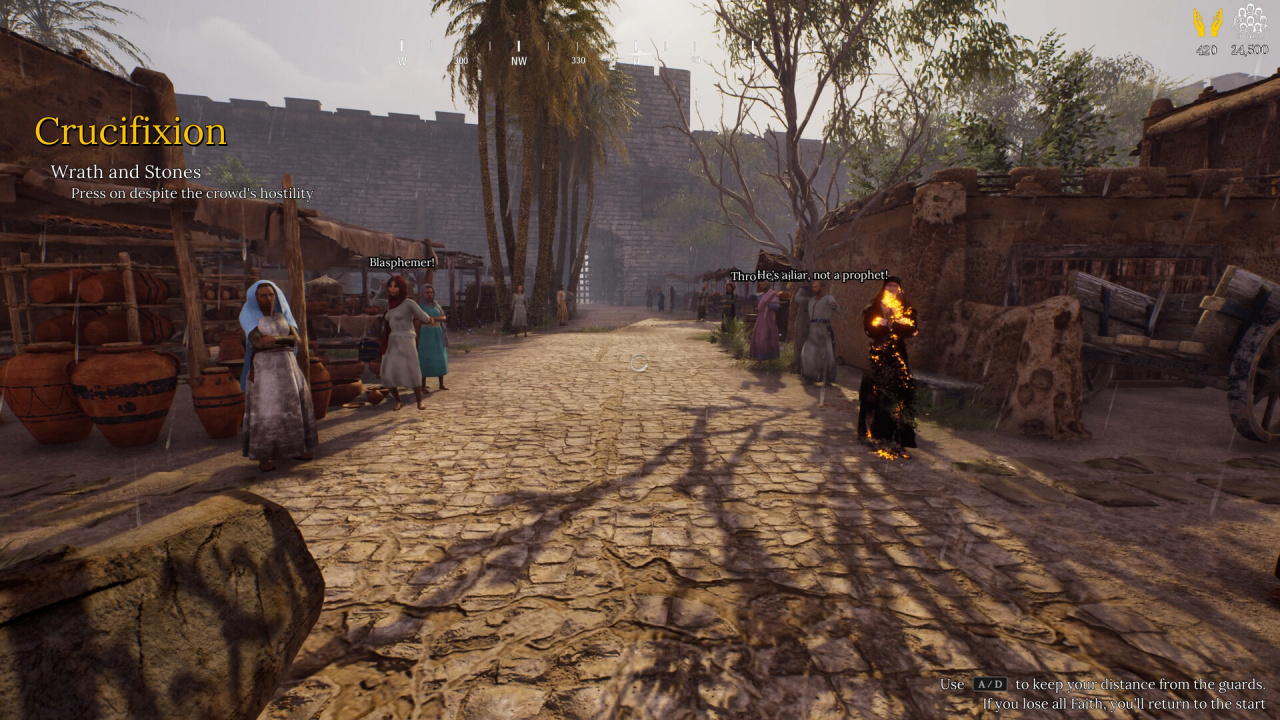
Task: Open the Wrath and Stones objective tracker
Action: (126, 172)
